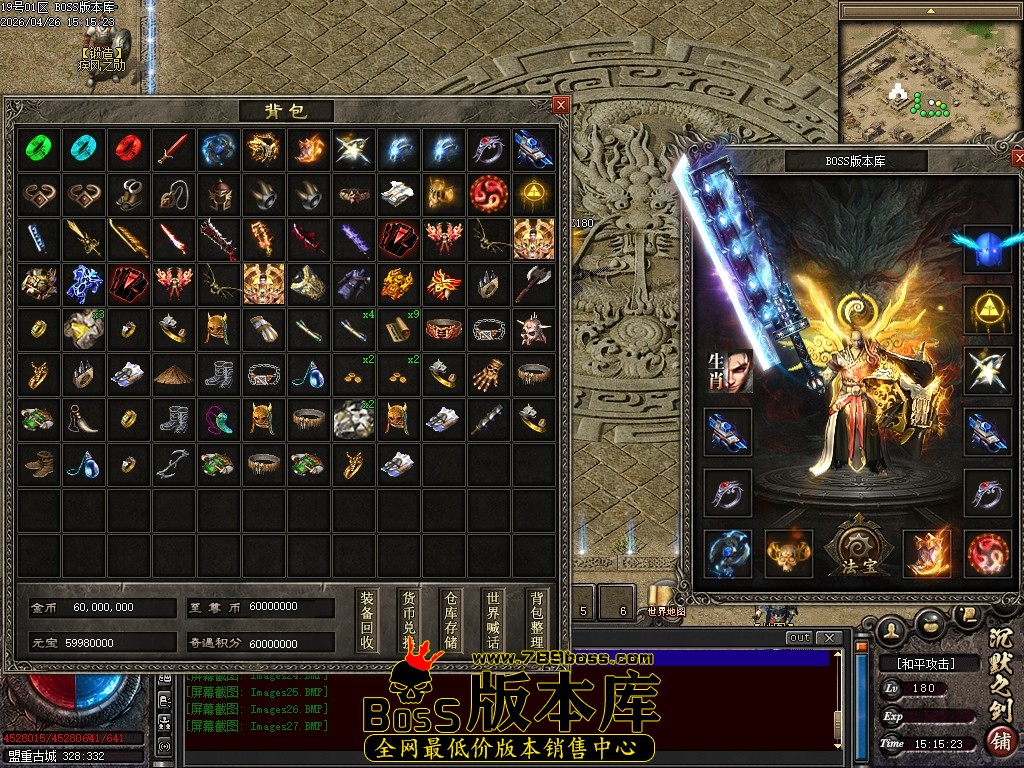Image resolution: width=1024 pixels, height=768 pixels.
Task: Select the battle axe item slot
Action: 533,285
